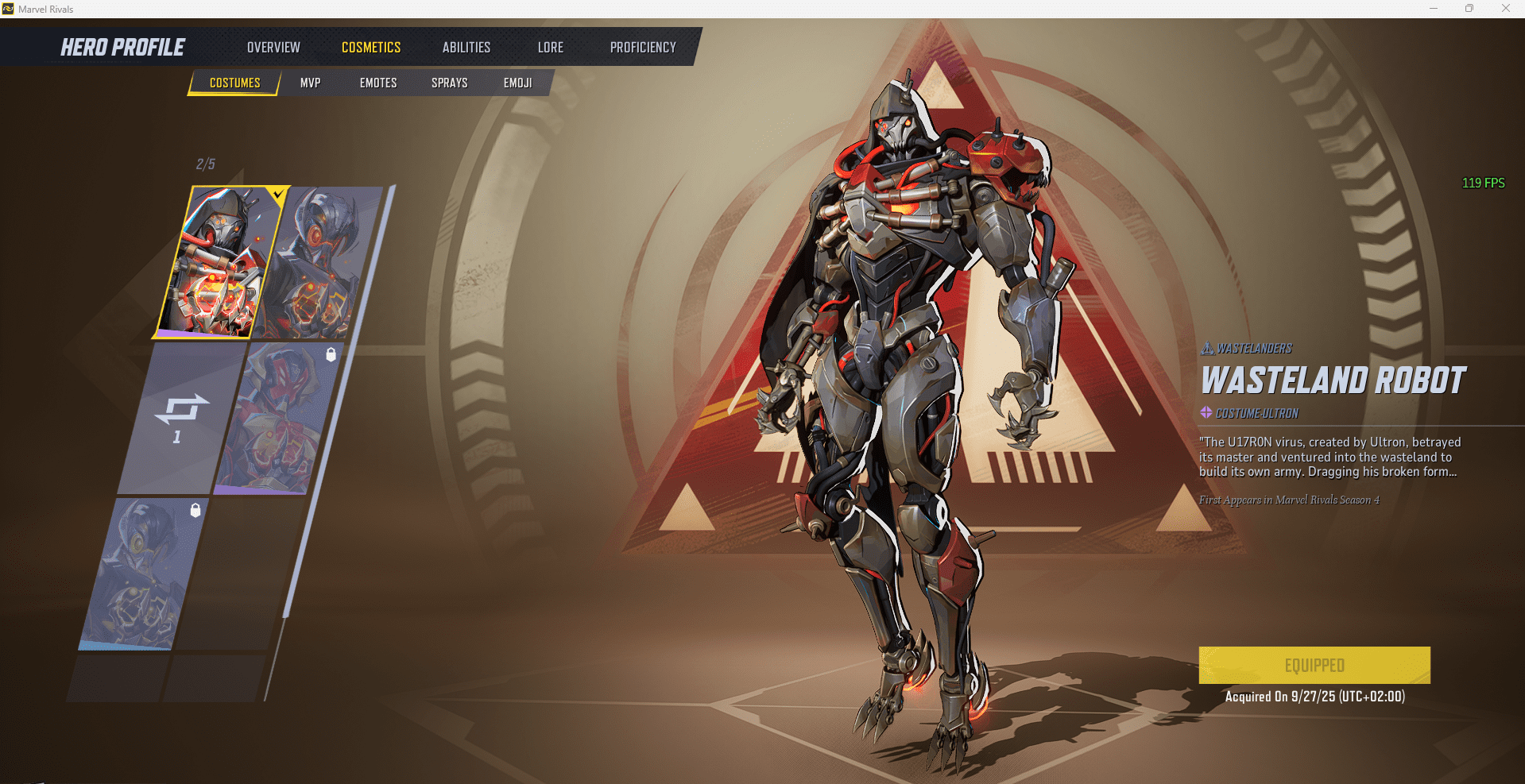Viewport: 1525px width, 784px height.
Task: Click the purple Costume-Ultron quality icon
Action: click(x=1206, y=412)
